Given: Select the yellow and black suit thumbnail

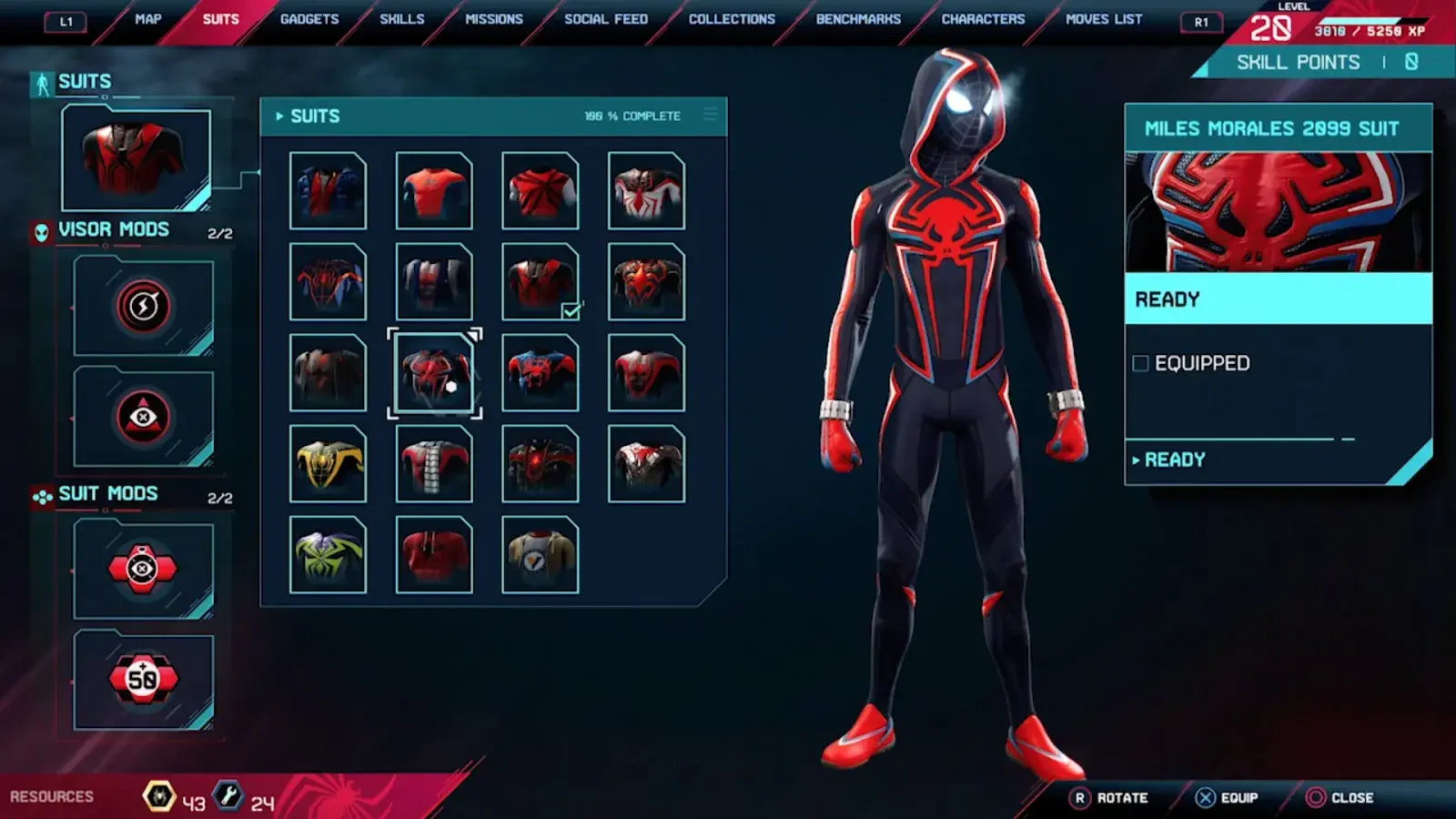Looking at the screenshot, I should pos(328,464).
